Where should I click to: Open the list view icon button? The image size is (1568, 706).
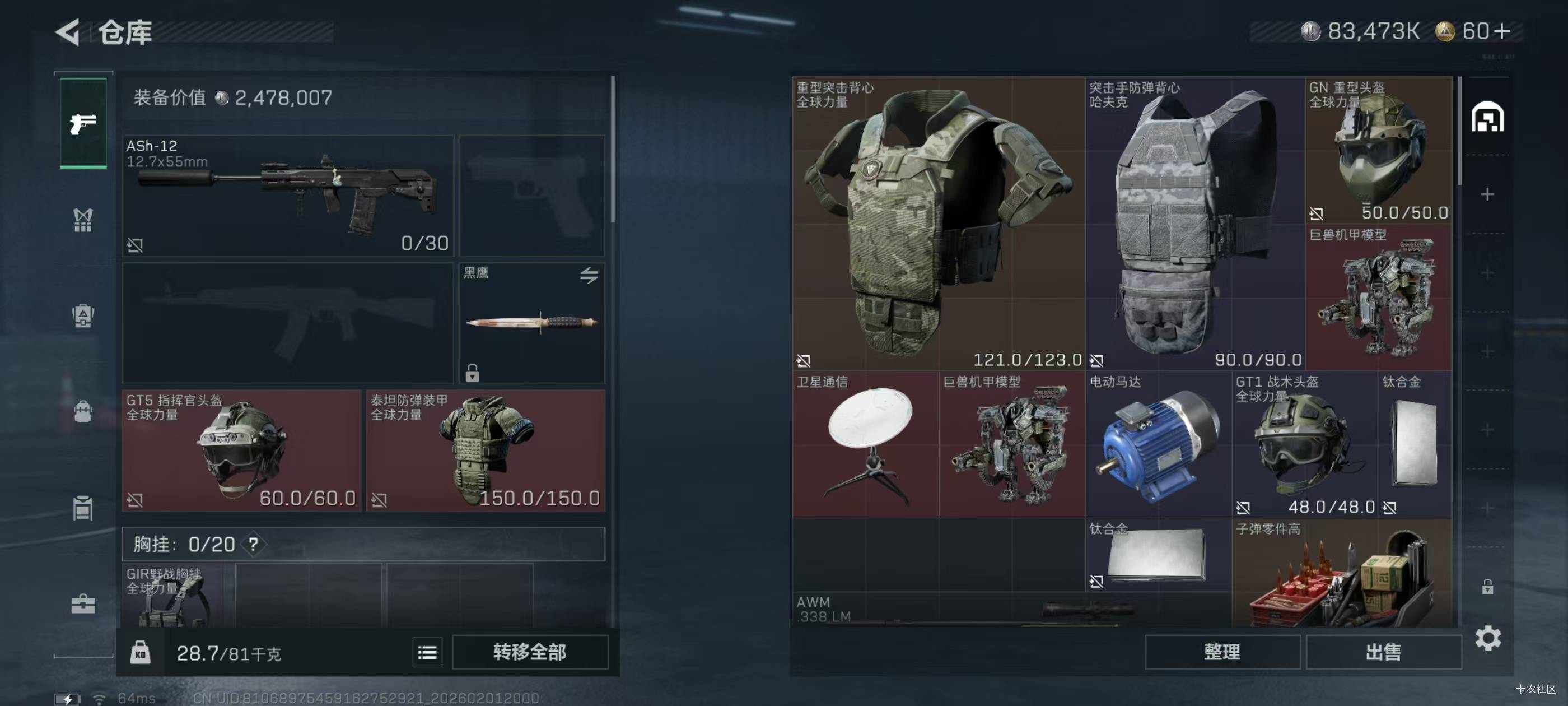tap(427, 652)
